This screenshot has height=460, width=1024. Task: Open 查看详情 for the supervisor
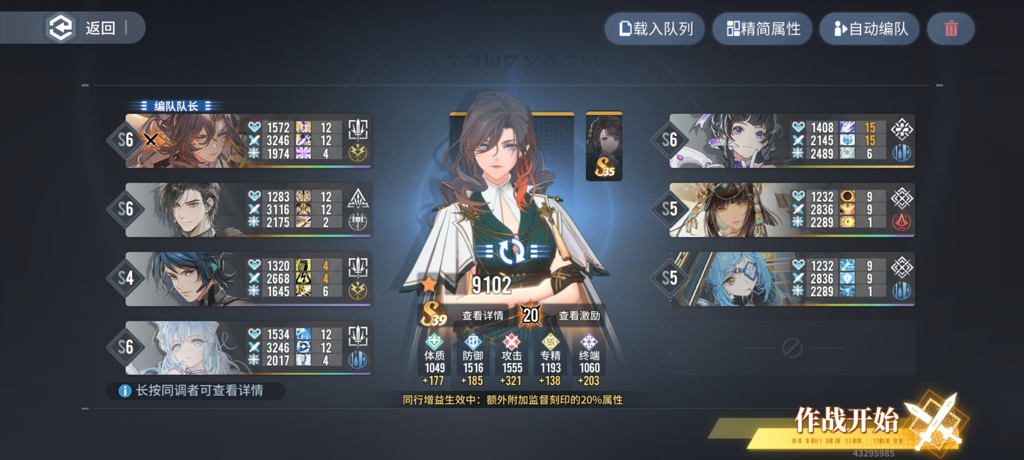coord(483,315)
